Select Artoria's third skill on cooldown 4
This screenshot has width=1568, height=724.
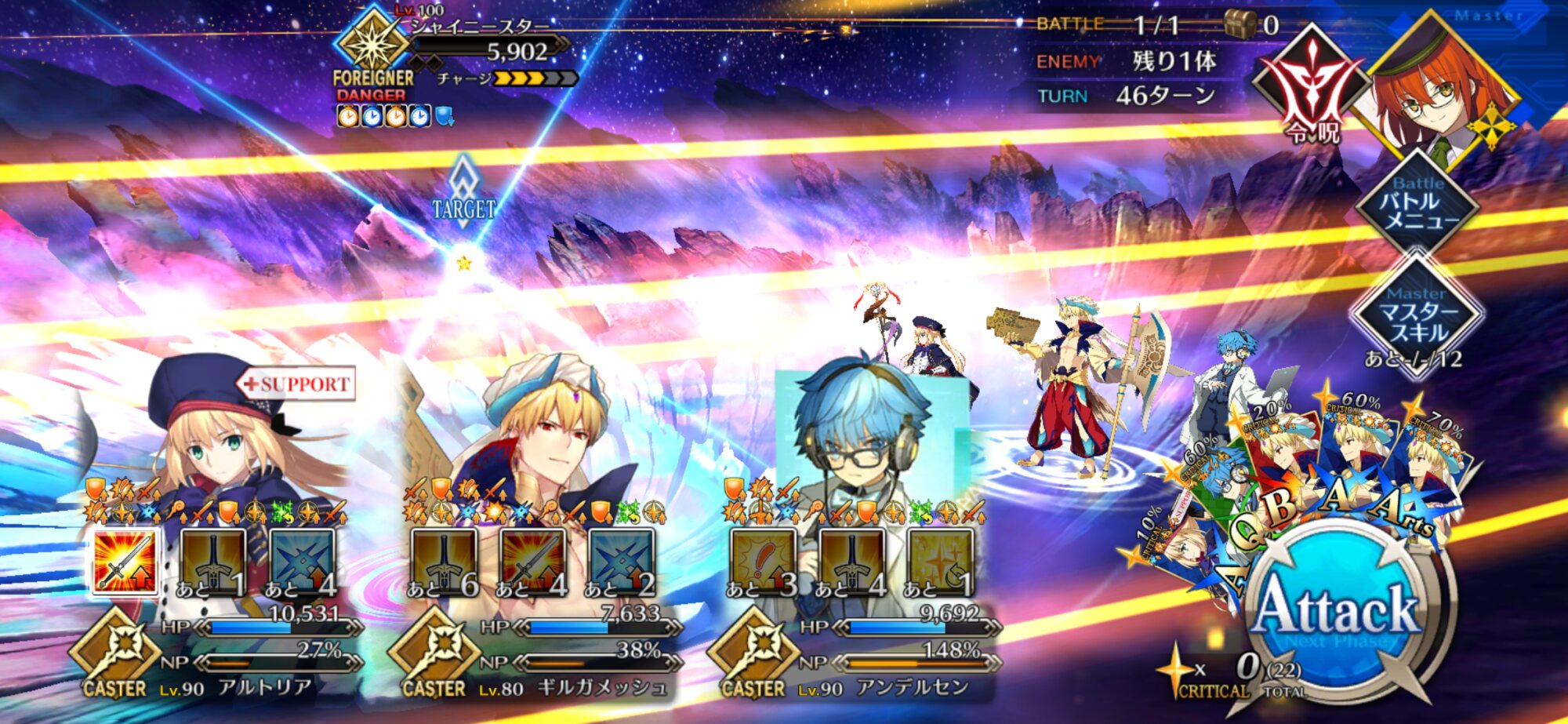tap(303, 562)
